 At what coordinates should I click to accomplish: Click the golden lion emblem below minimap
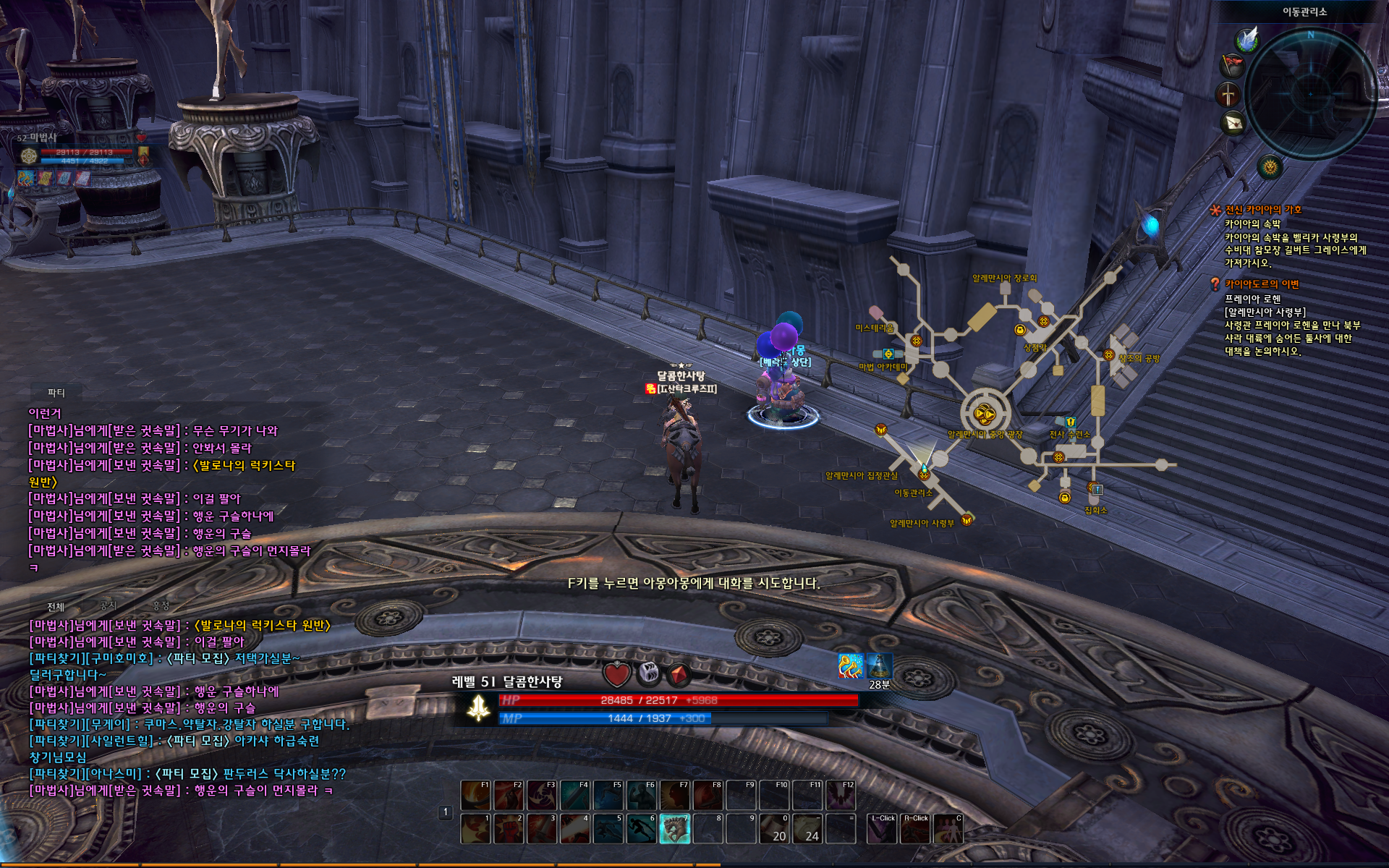point(1270,168)
